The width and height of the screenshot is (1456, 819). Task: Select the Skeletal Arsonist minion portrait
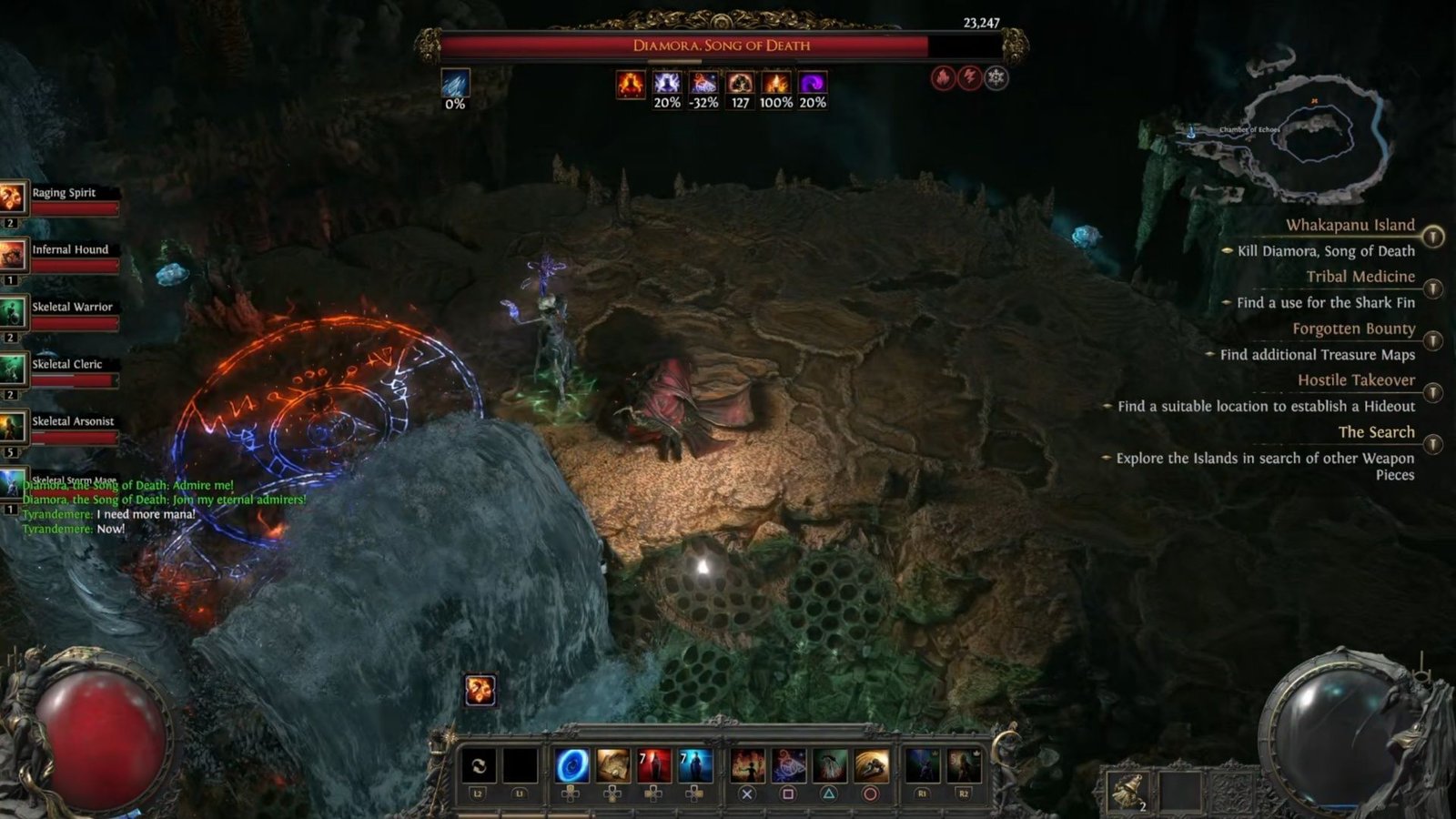tap(13, 427)
